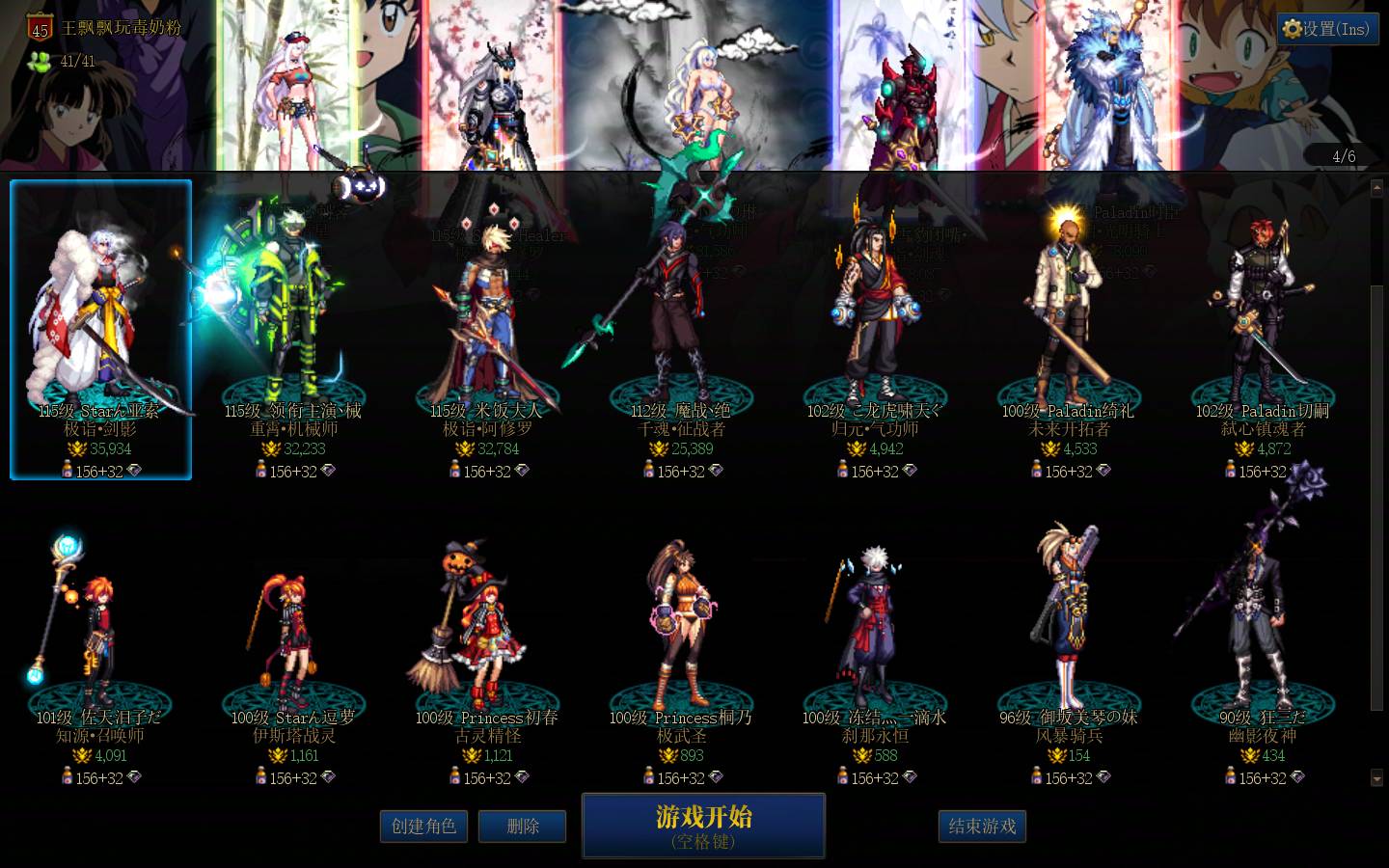The width and height of the screenshot is (1389, 868).
Task: Click the 结束游戏 end game button
Action: pos(982,826)
